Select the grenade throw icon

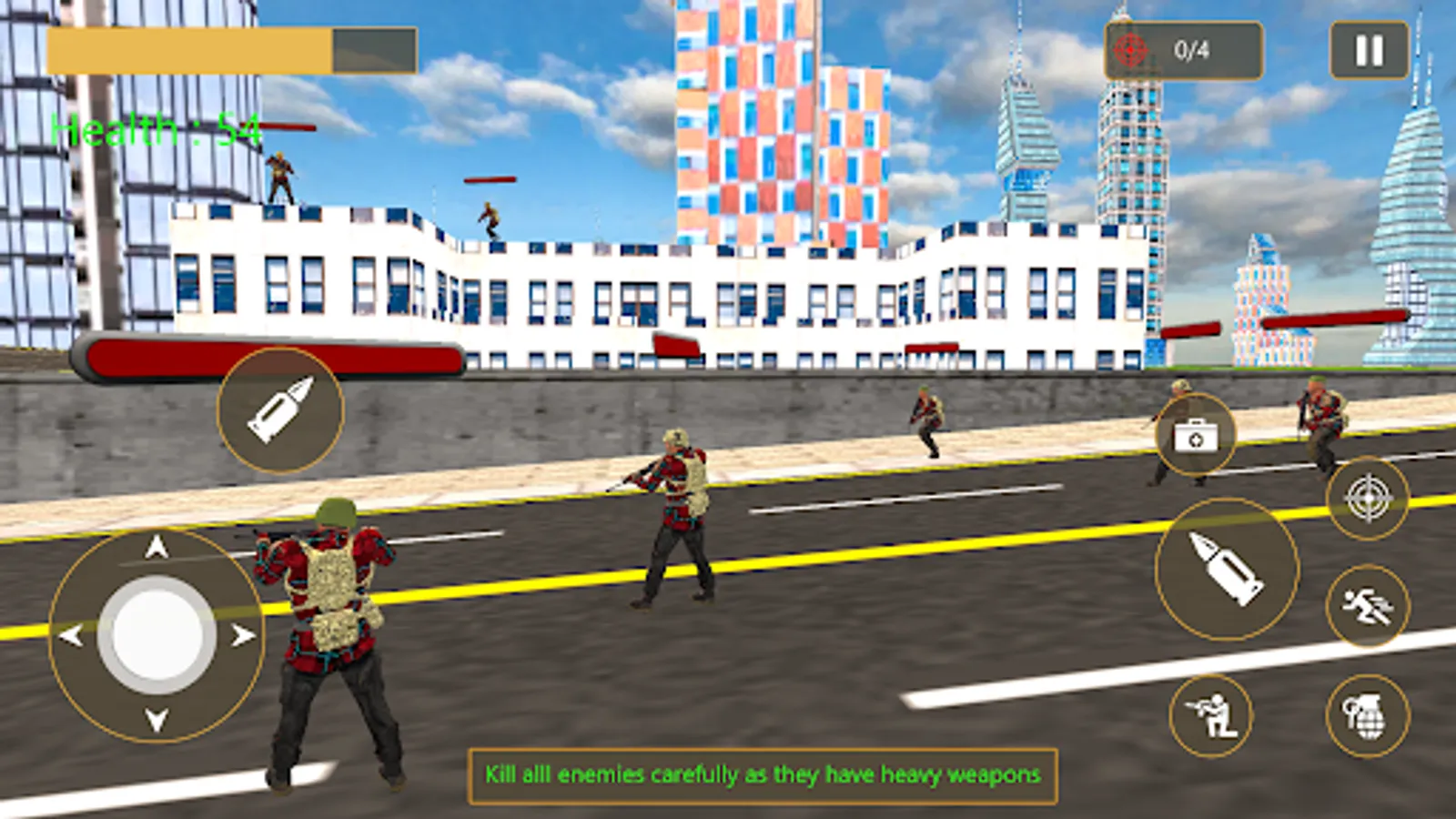pos(1365,714)
